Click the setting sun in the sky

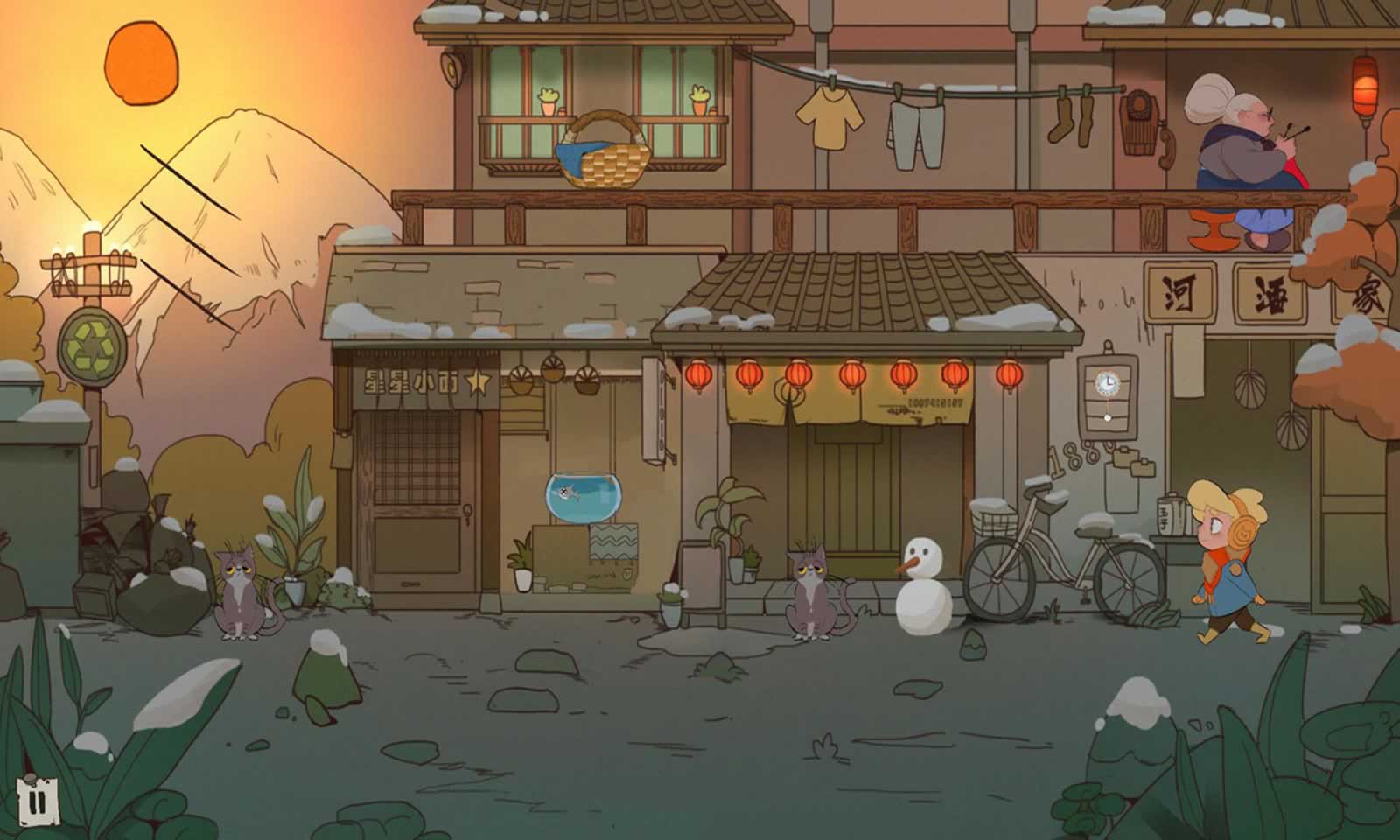coord(143,64)
